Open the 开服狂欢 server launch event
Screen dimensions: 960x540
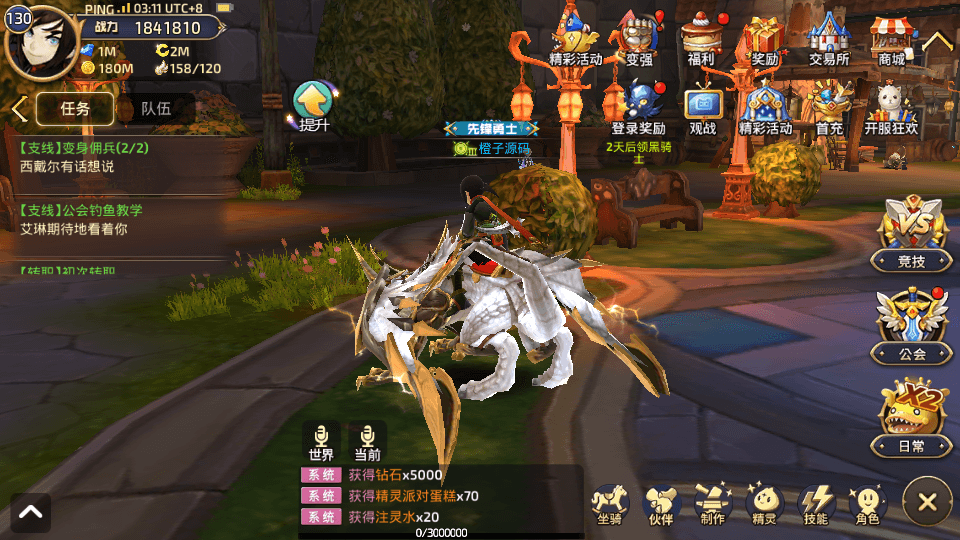(891, 108)
